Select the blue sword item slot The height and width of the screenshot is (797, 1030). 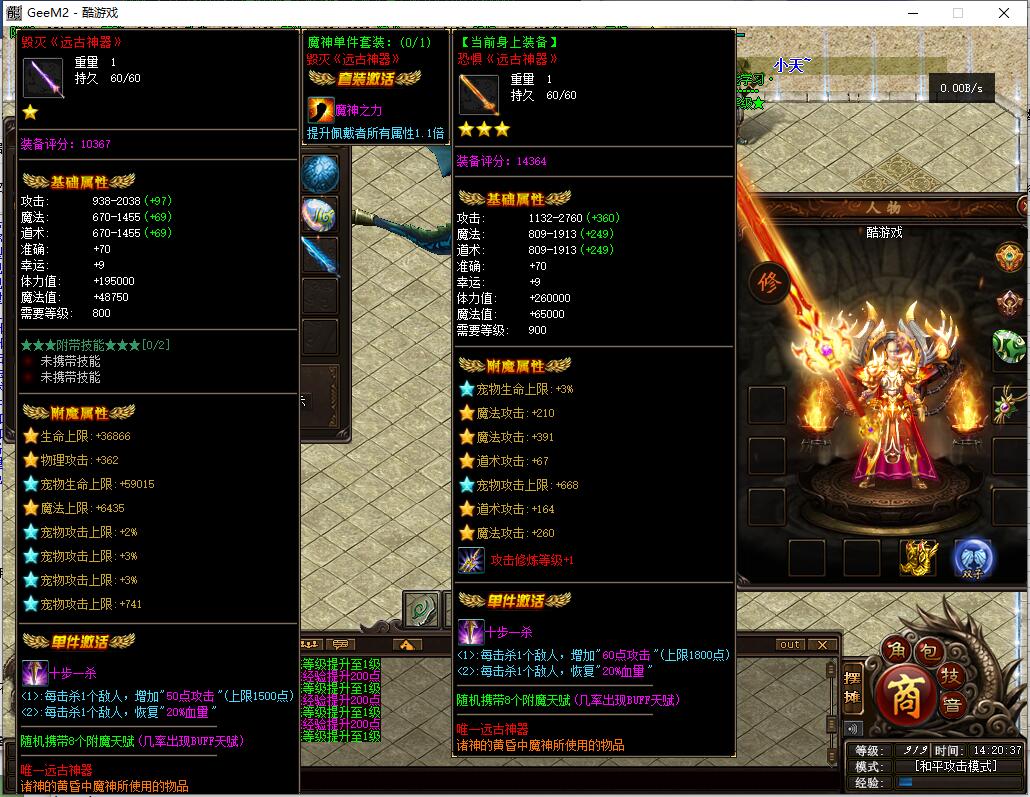(x=320, y=257)
